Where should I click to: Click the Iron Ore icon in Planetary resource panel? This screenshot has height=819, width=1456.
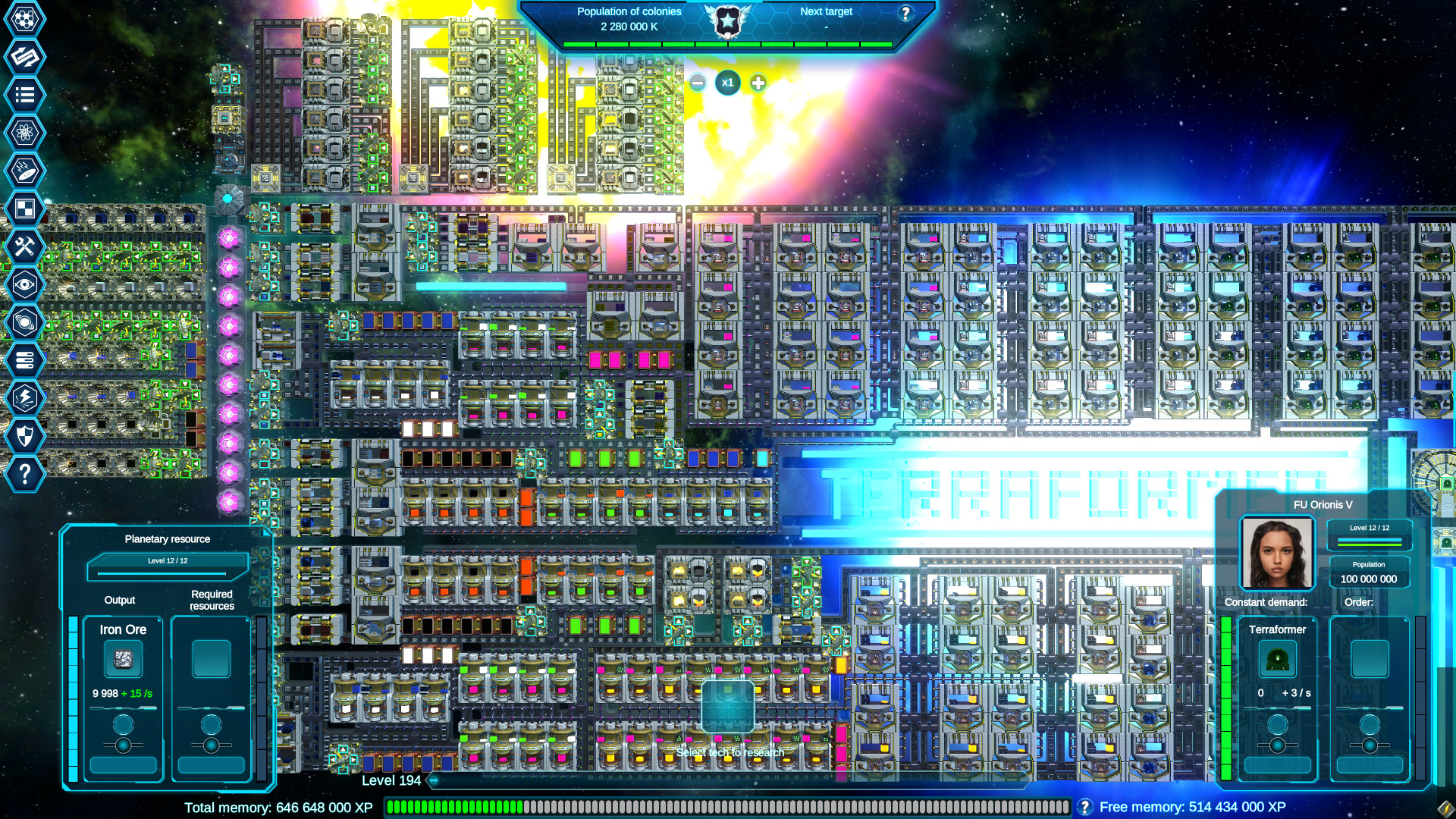coord(123,658)
